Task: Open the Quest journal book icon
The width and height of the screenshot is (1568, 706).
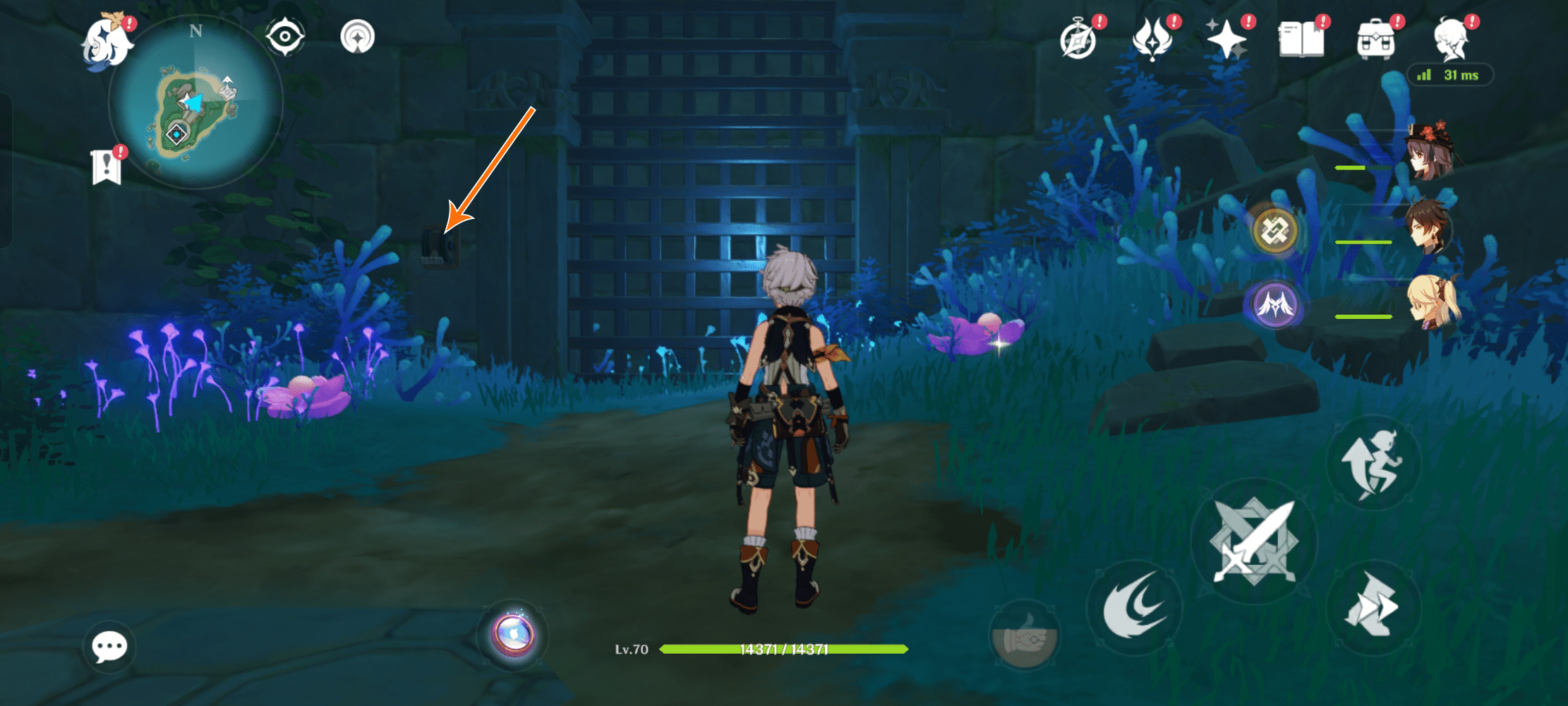Action: coord(1303,39)
